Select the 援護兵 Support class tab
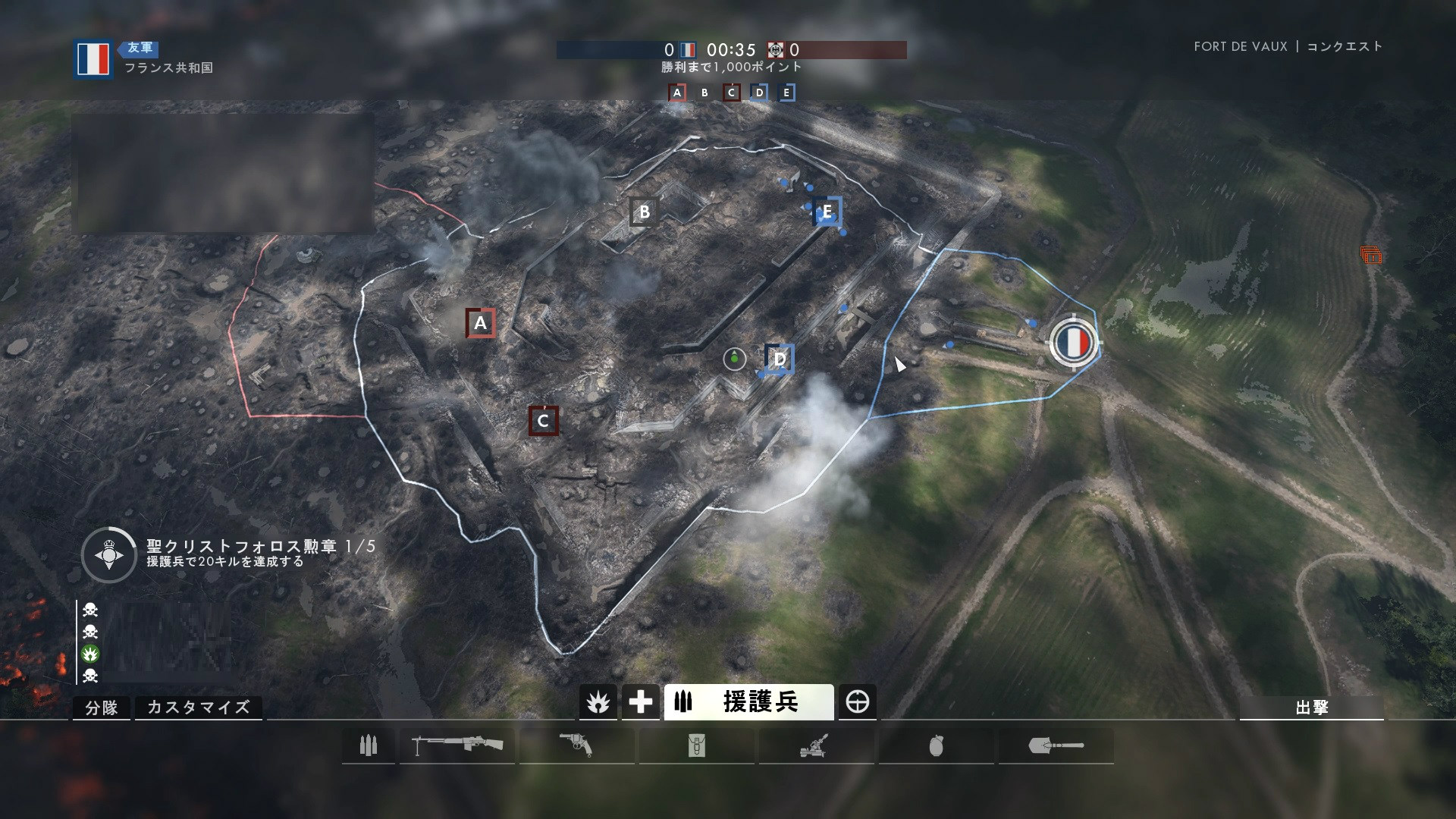 pos(748,702)
